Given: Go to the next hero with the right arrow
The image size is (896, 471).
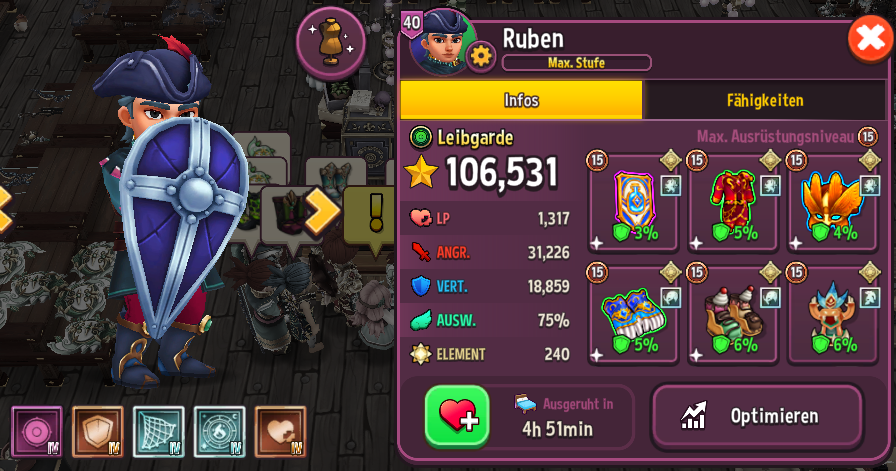Looking at the screenshot, I should (x=324, y=207).
